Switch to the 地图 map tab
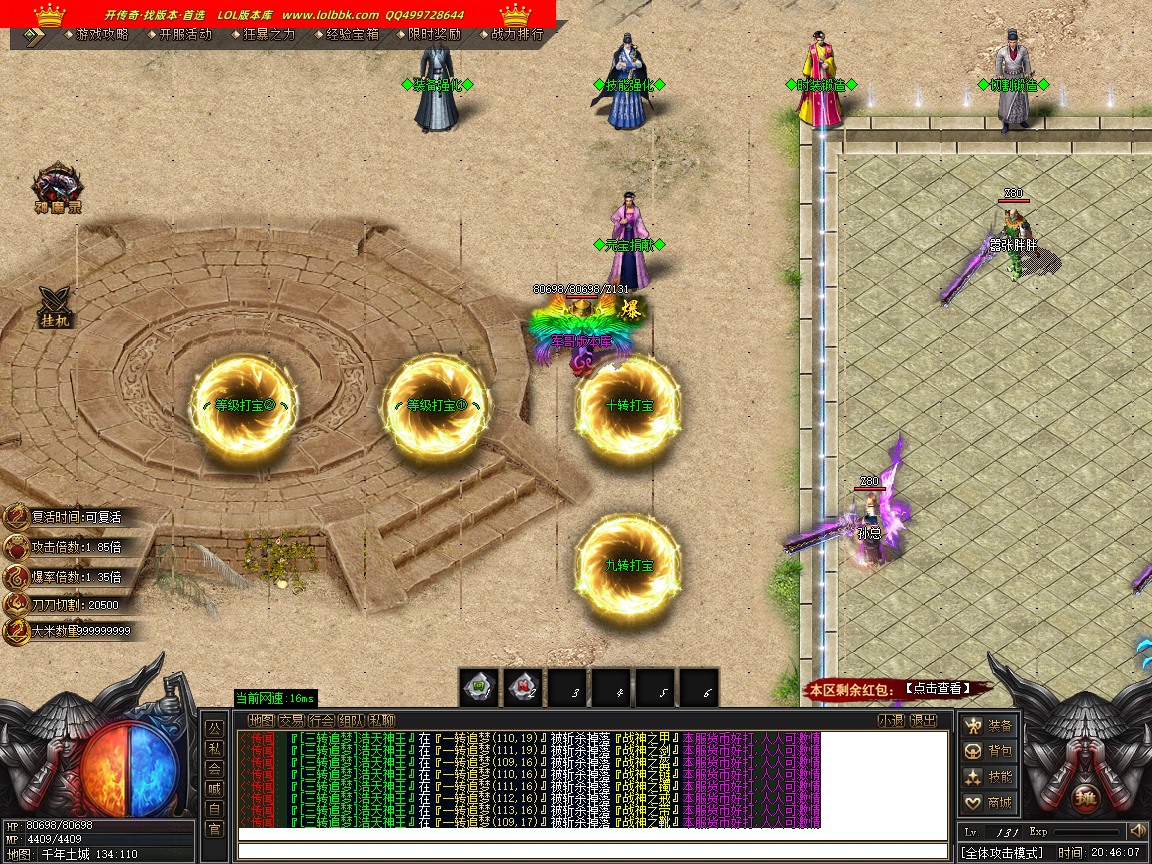1152x864 pixels. coord(261,720)
